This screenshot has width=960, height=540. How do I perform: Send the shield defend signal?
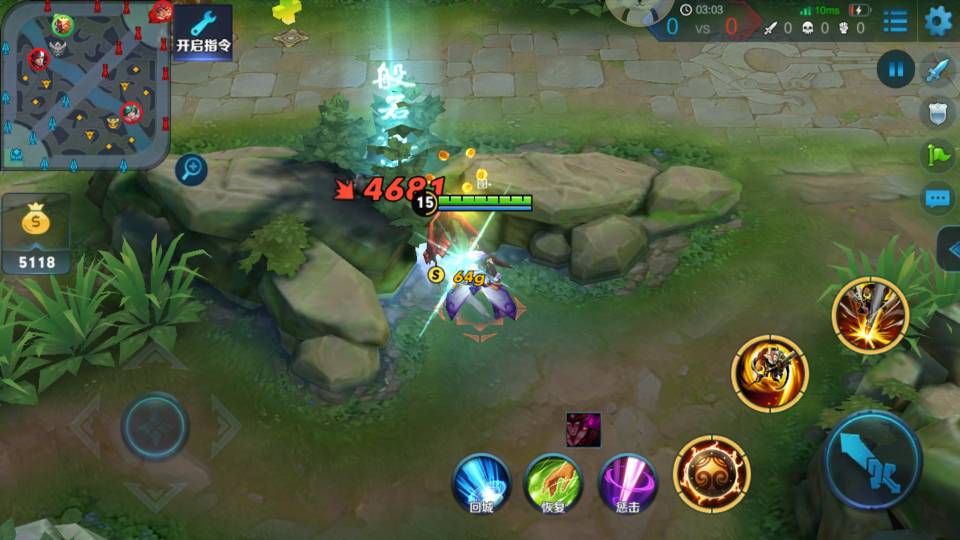tap(937, 112)
